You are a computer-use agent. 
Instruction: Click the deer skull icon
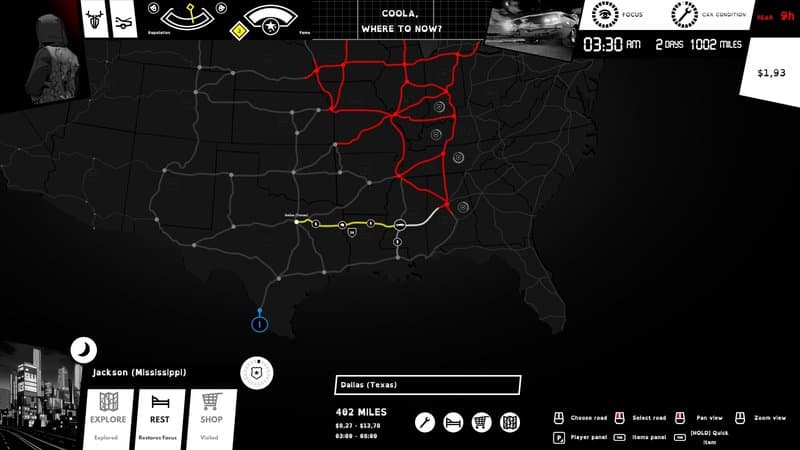[96, 20]
